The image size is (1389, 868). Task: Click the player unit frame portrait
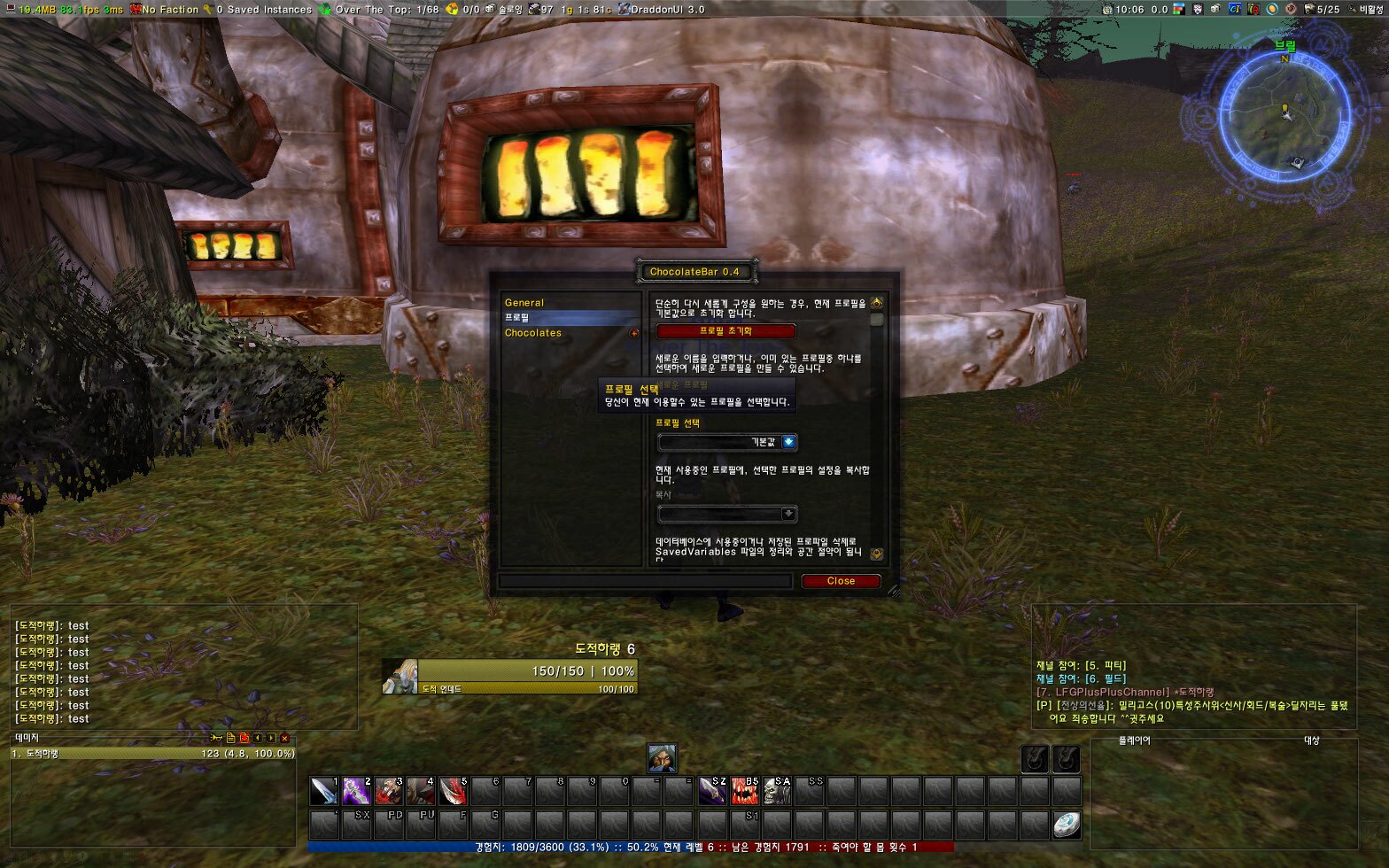400,677
